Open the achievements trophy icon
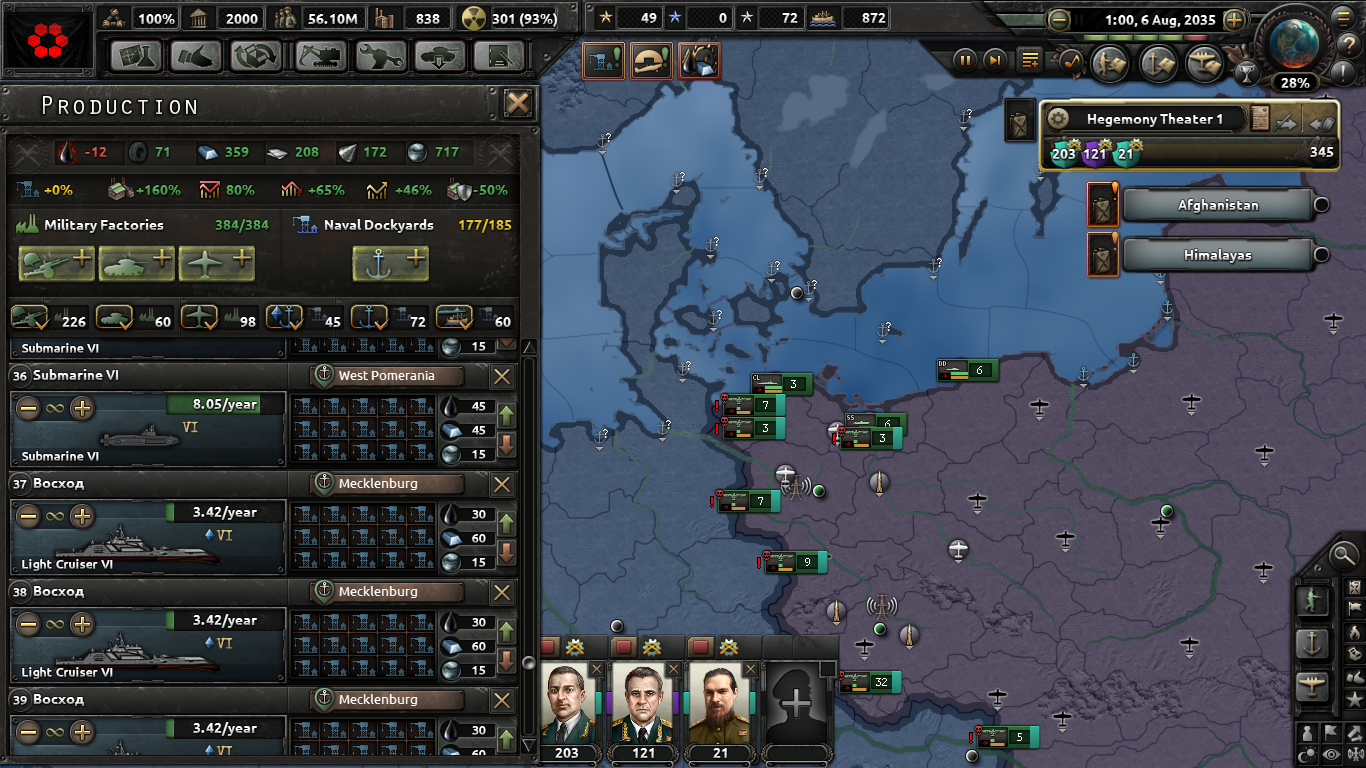This screenshot has width=1366, height=768. pyautogui.click(x=1246, y=72)
